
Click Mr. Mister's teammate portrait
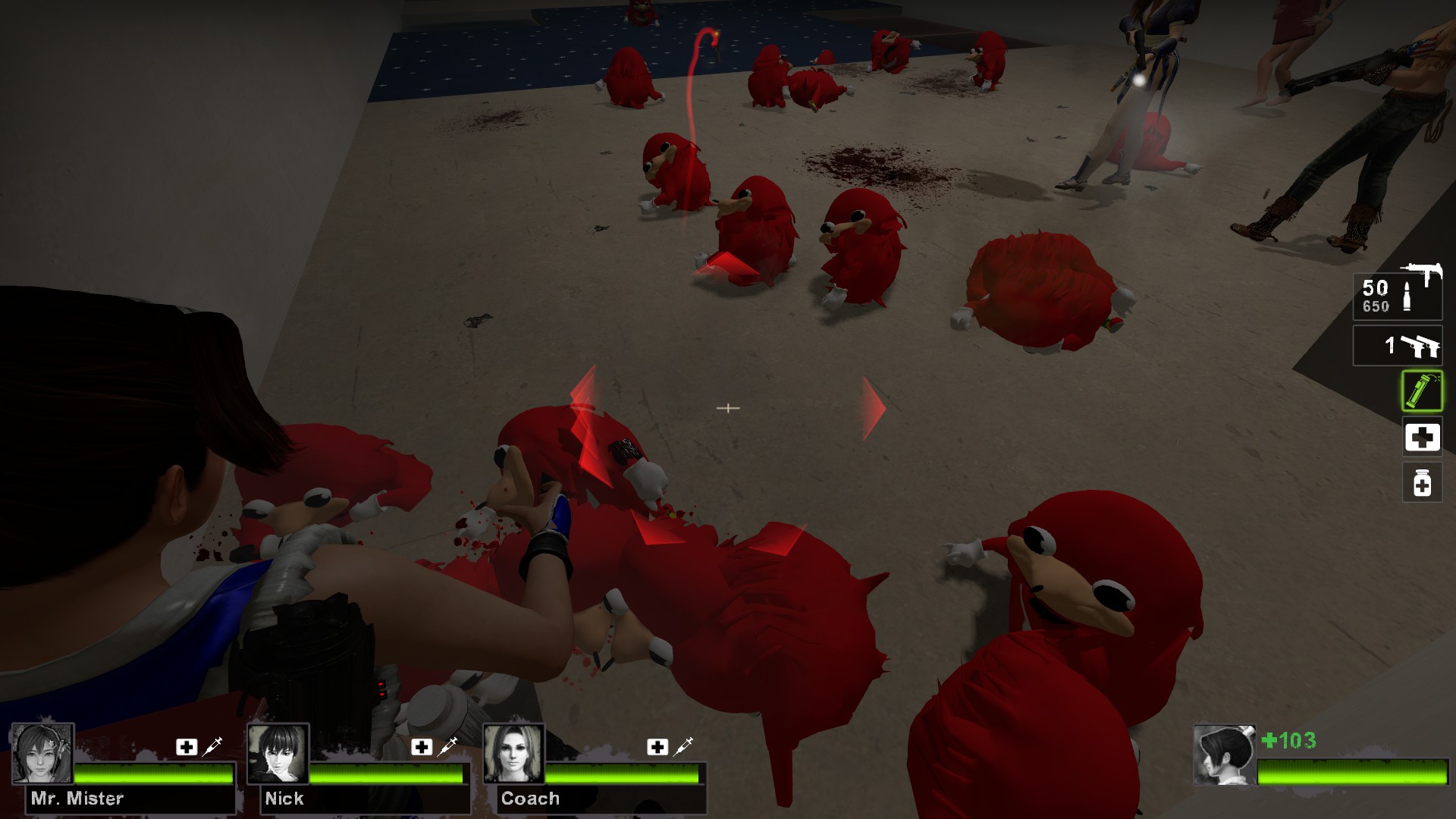42,753
